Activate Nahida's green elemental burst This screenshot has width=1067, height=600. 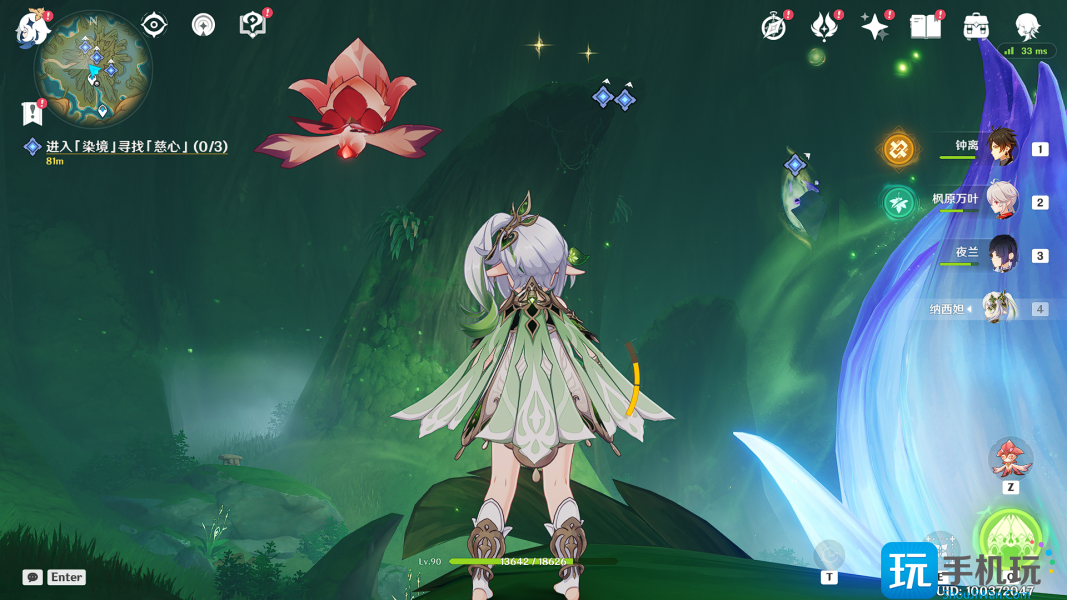[x=1010, y=538]
